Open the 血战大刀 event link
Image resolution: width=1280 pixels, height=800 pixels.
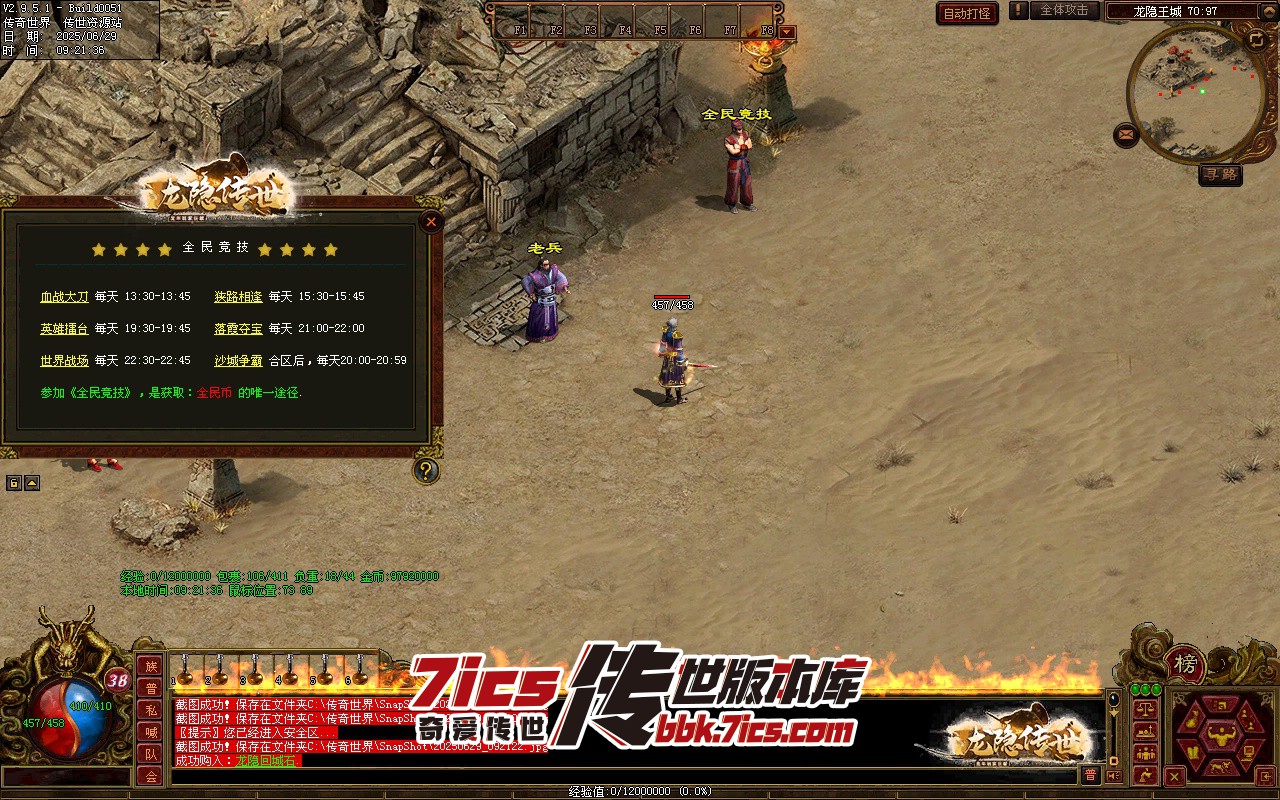(x=64, y=297)
